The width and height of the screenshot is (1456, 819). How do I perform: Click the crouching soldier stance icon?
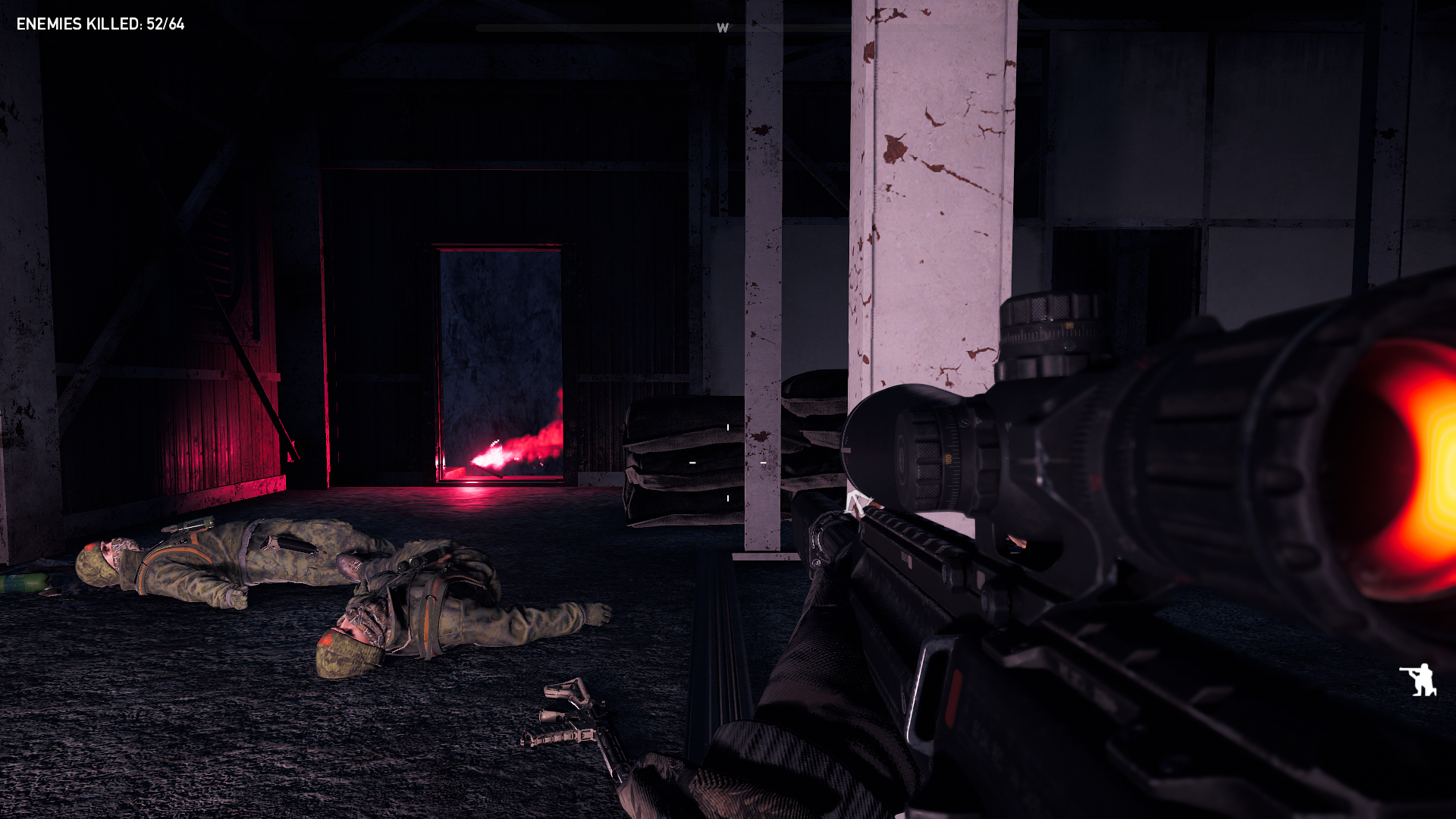(x=1418, y=679)
